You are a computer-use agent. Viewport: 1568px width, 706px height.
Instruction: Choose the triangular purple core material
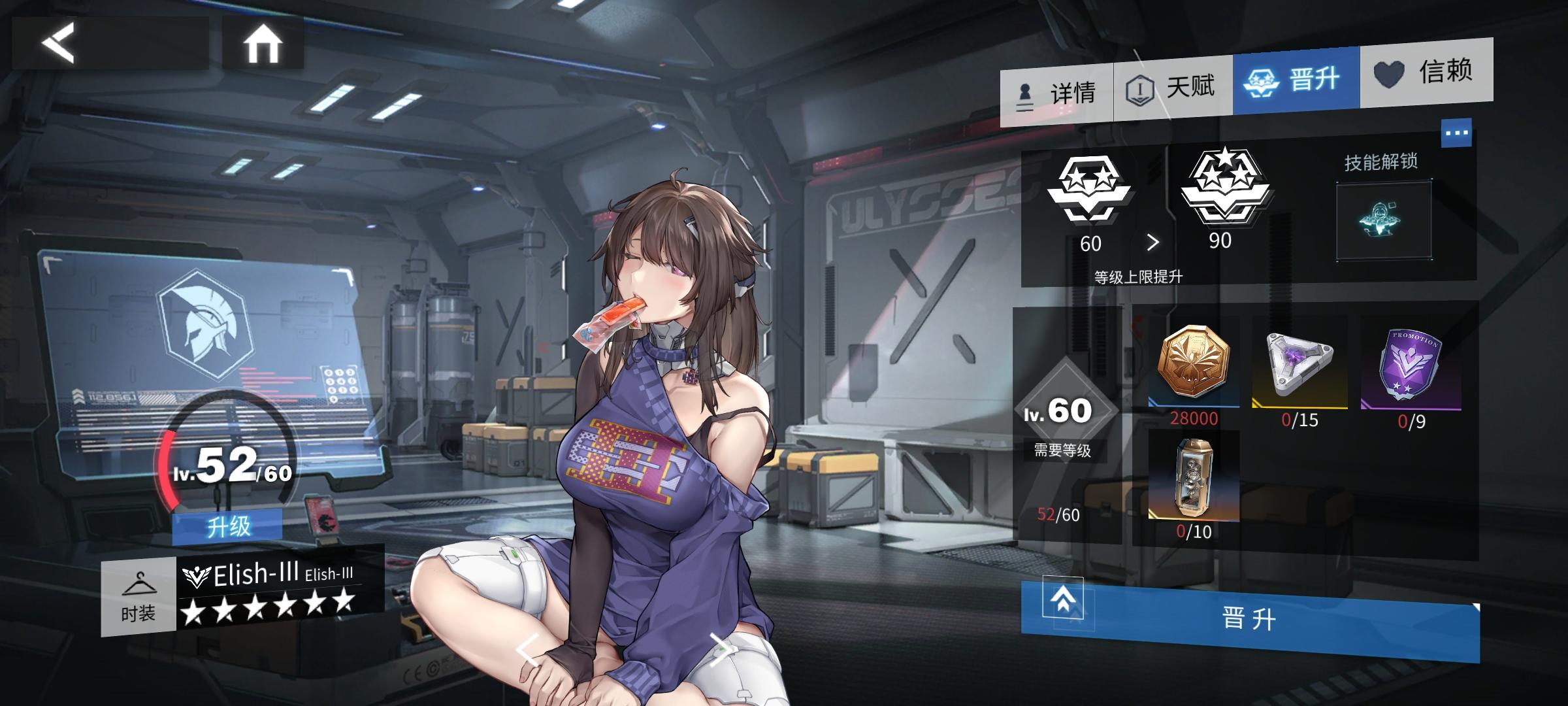tap(1299, 363)
